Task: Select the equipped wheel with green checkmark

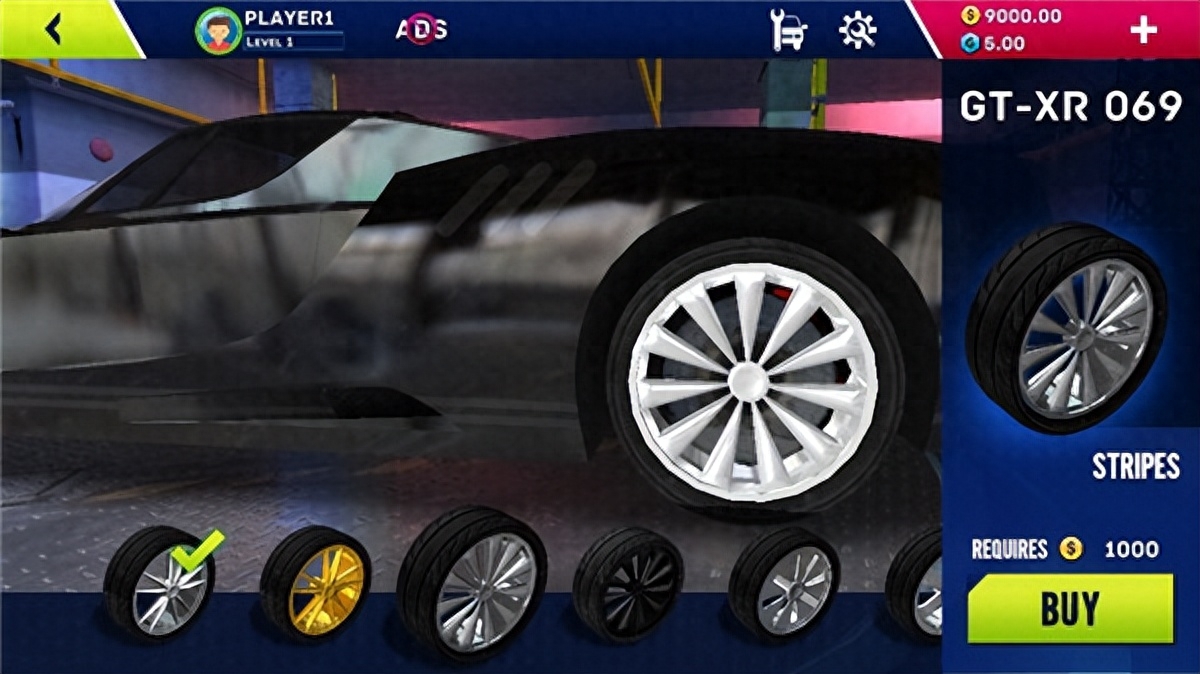Action: tap(160, 582)
